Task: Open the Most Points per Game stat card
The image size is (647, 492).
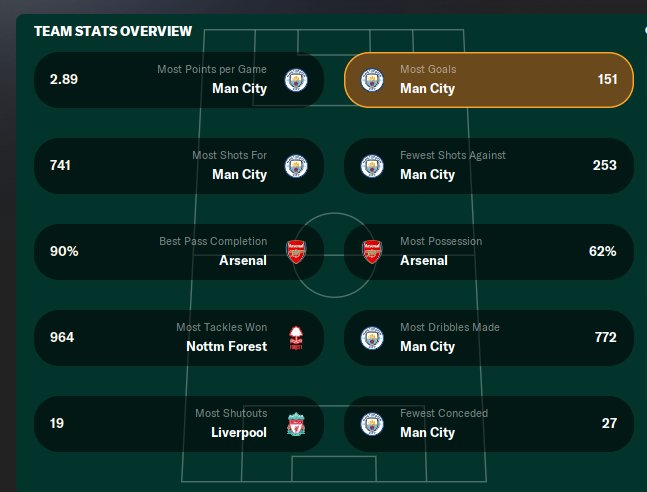Action: point(178,80)
